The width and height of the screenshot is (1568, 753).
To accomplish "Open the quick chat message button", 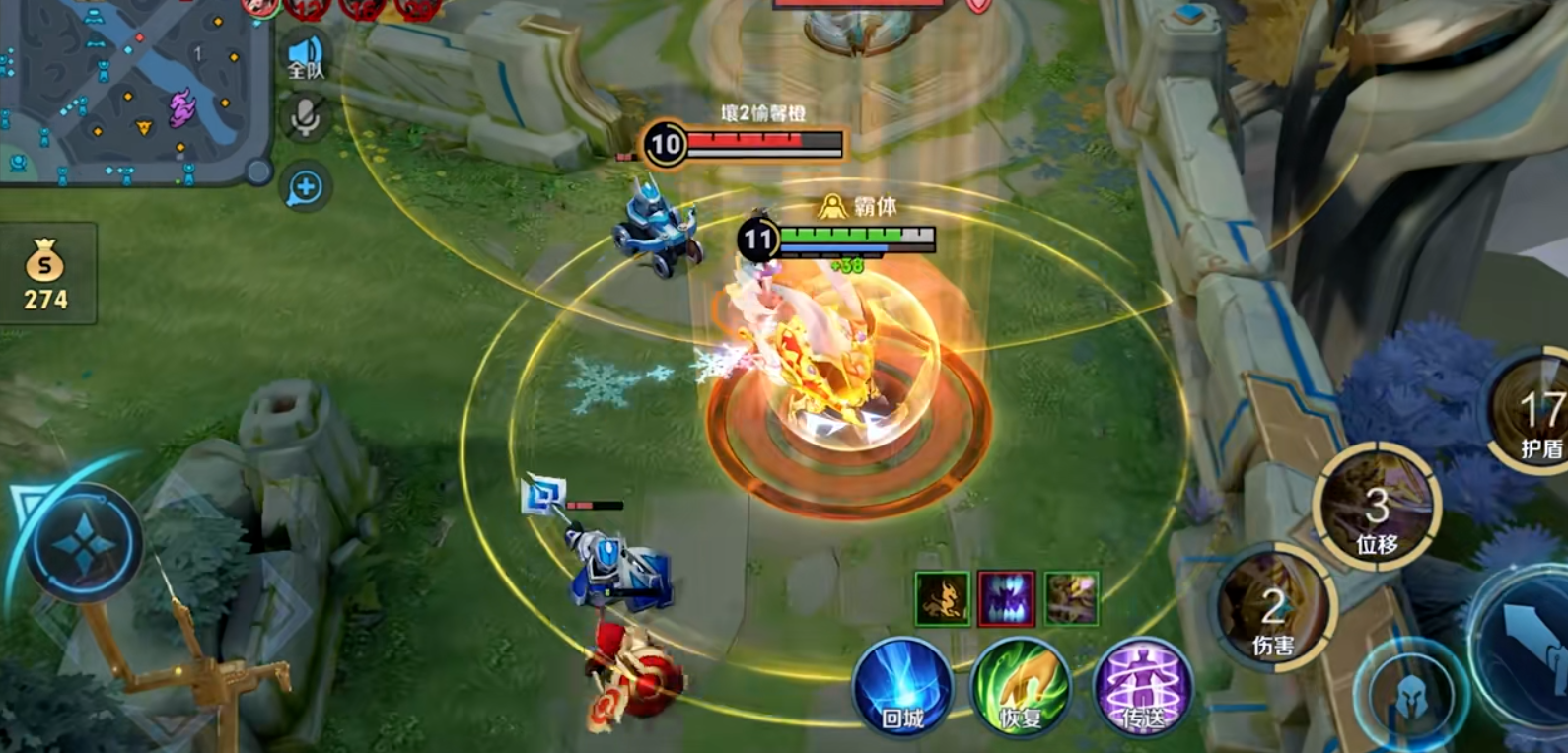I will tap(305, 187).
